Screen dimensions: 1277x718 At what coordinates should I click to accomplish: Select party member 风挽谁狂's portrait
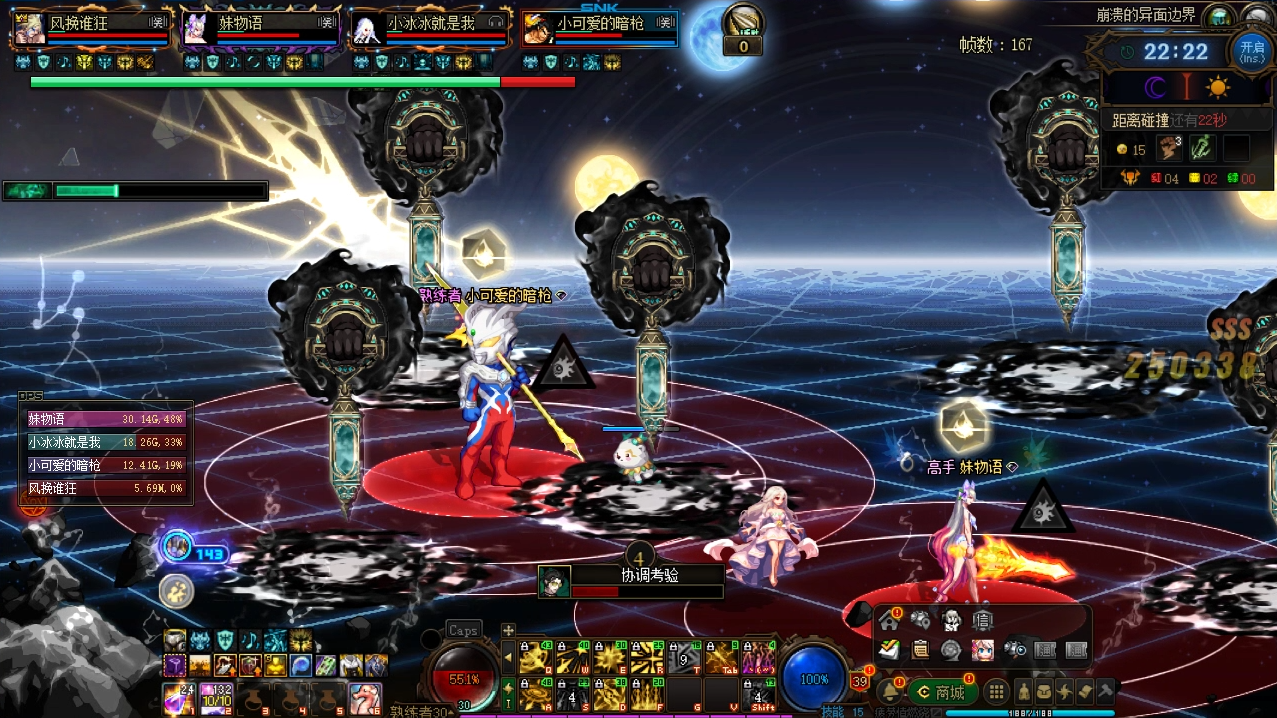click(27, 28)
